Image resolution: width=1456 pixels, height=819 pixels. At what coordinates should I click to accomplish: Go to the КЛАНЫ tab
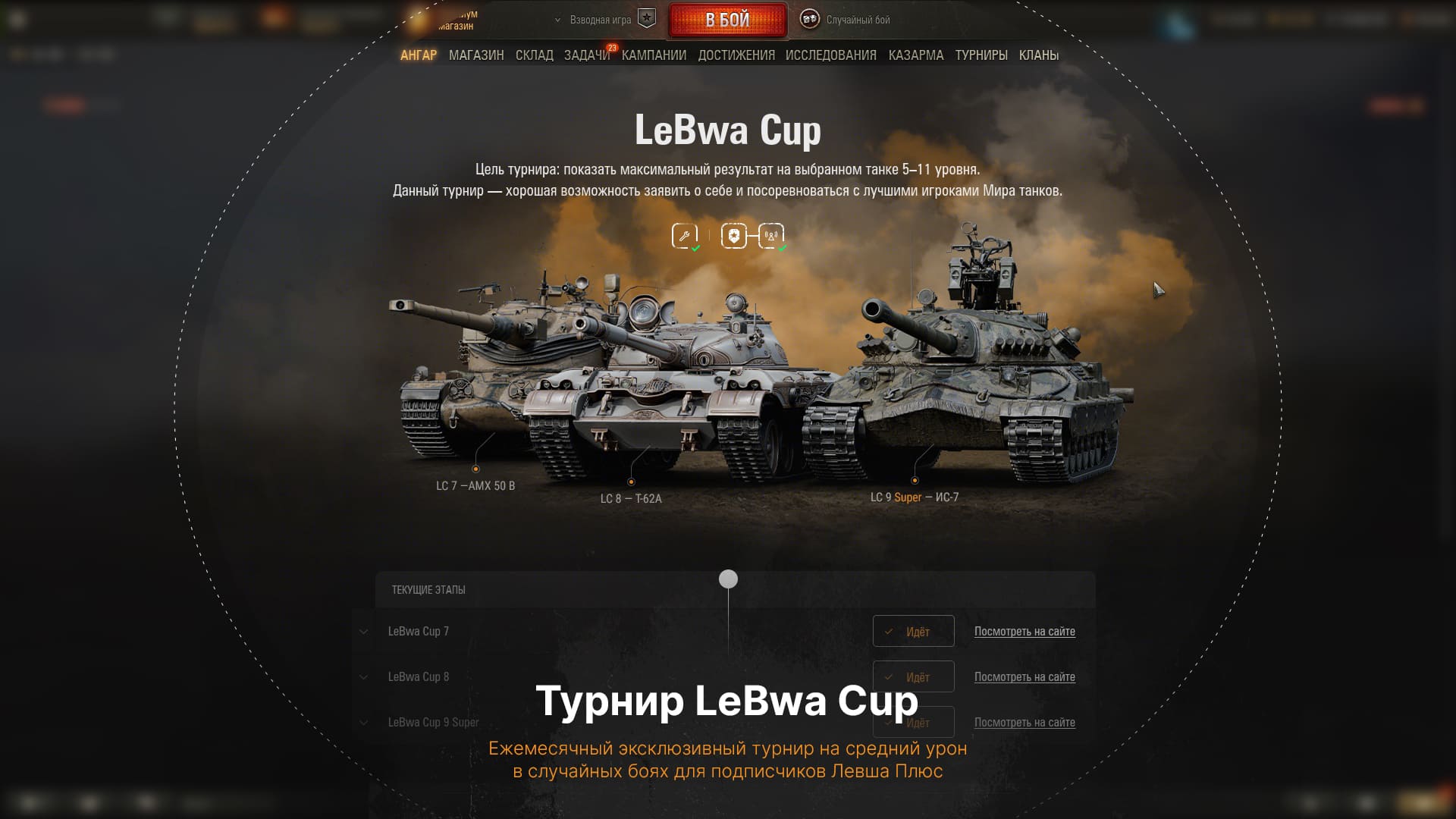(1039, 55)
